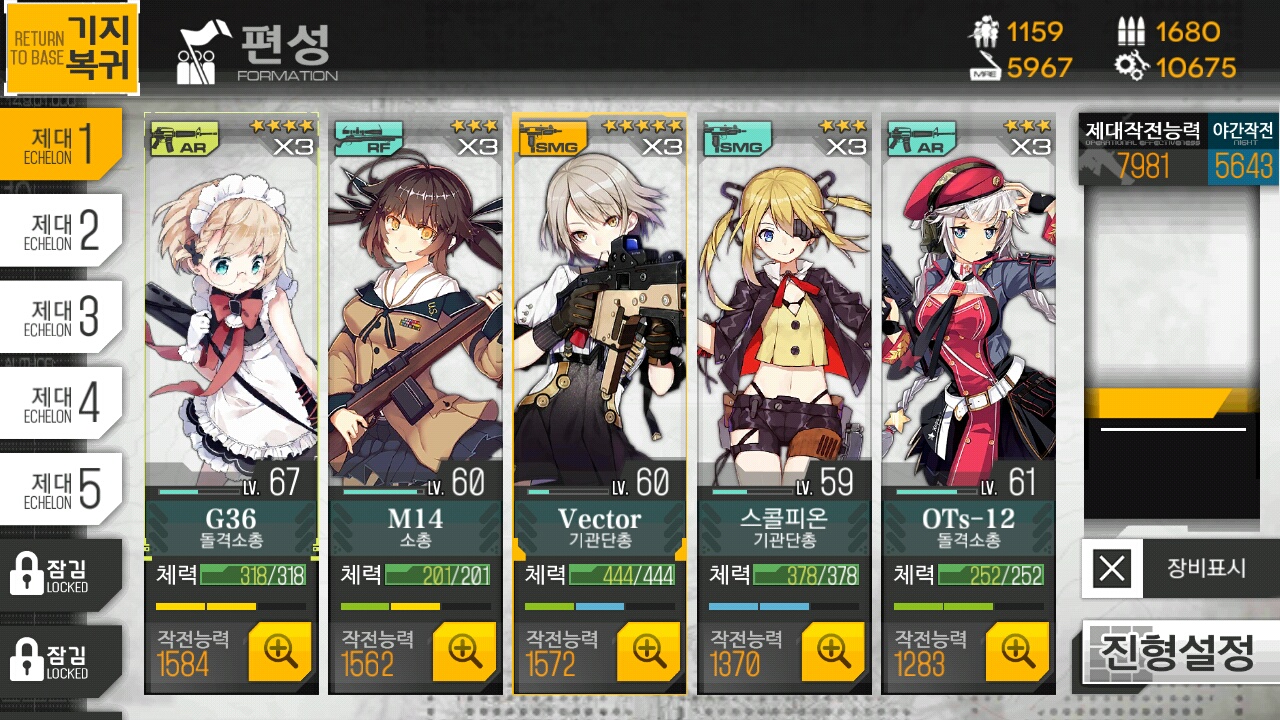Select the Vector SMG card
The image size is (1280, 720).
(599, 320)
